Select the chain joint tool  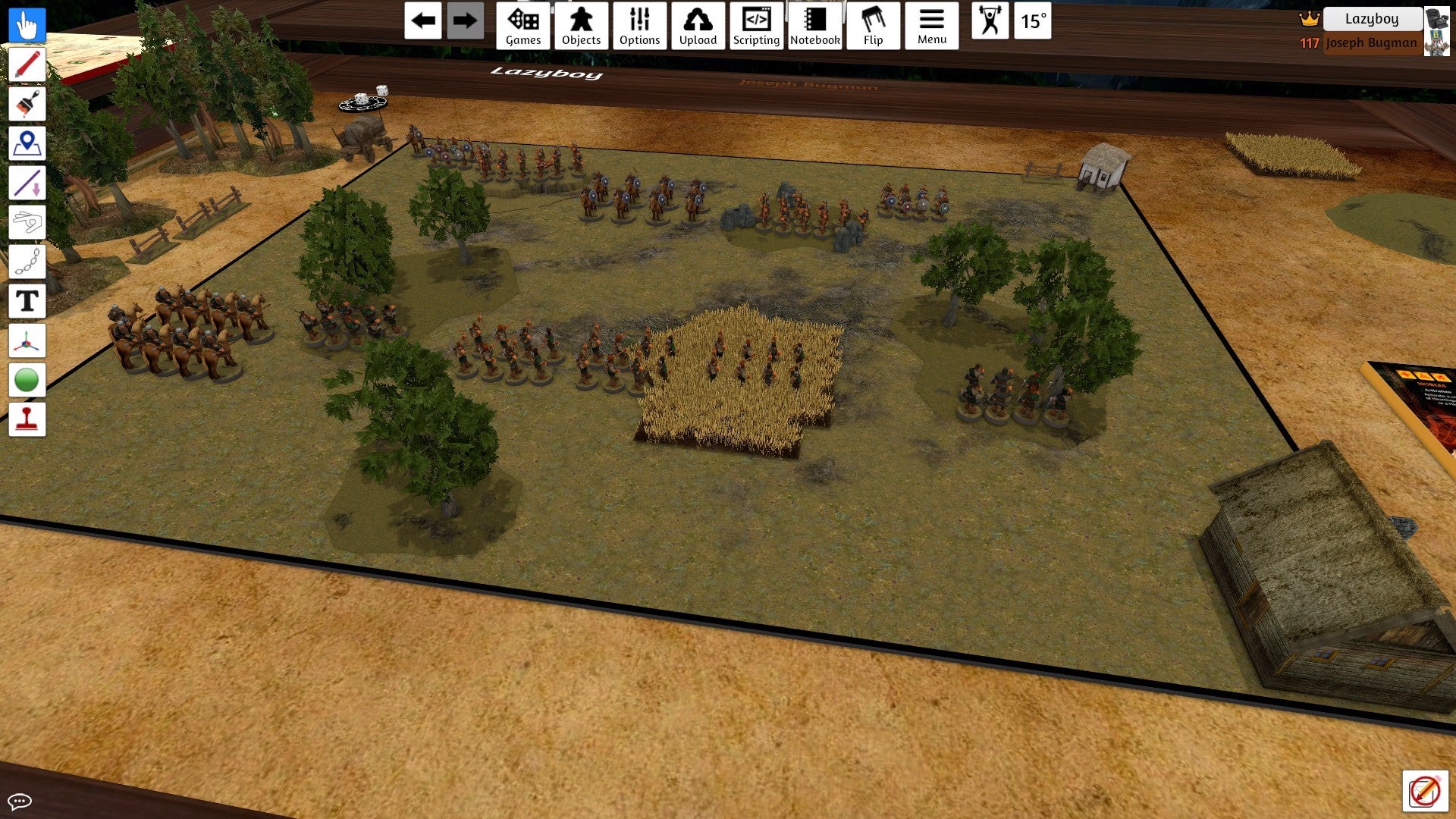27,262
